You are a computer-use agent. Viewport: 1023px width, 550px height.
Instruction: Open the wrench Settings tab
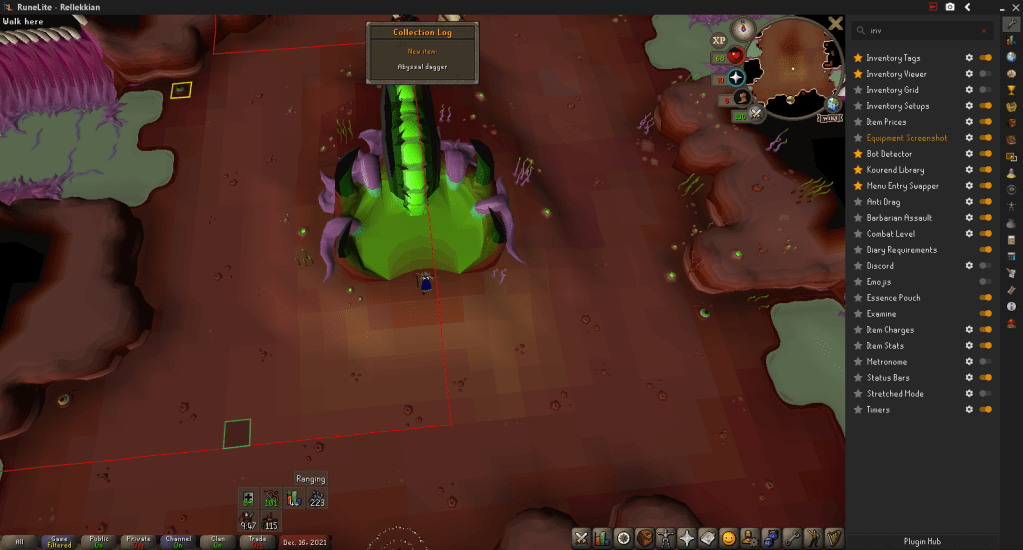point(791,538)
